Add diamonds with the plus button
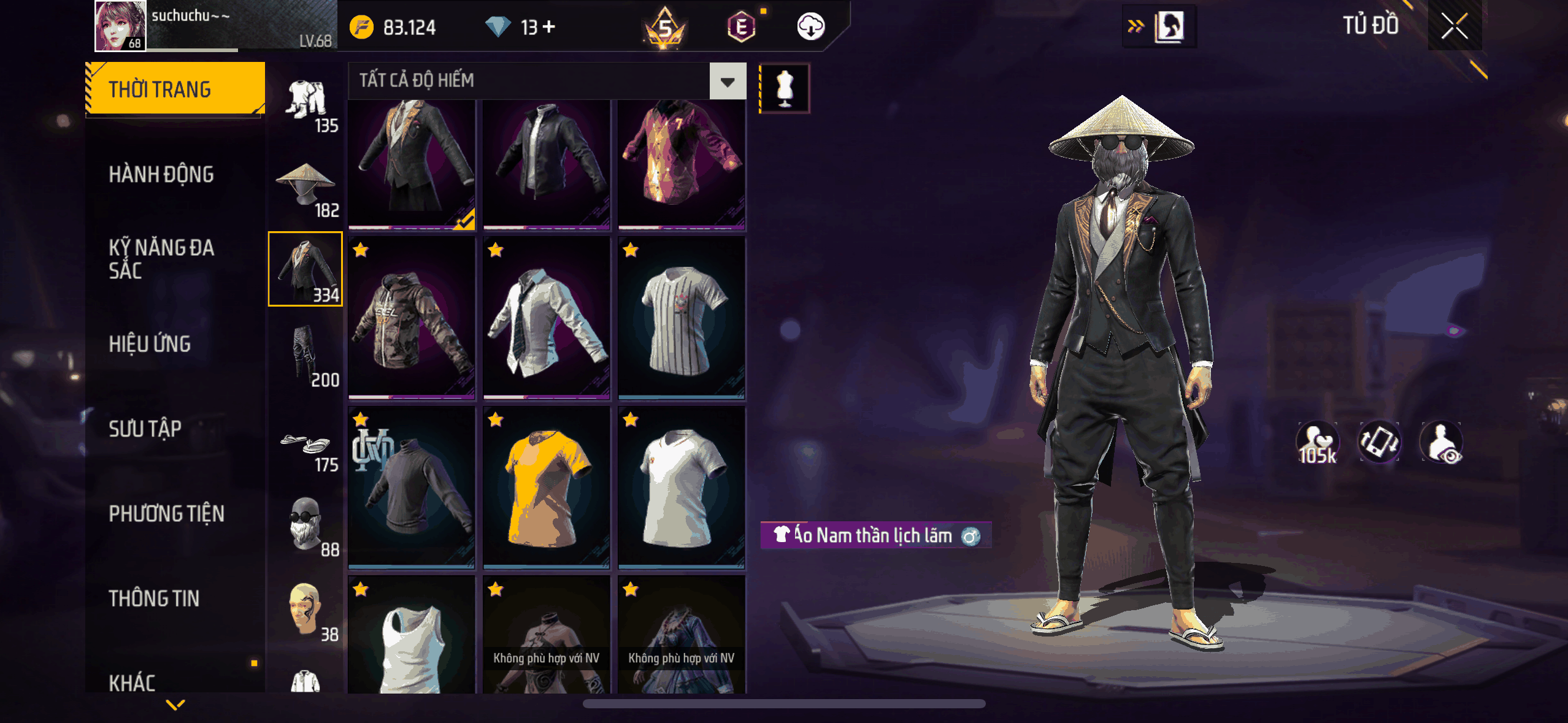1568x723 pixels. coord(549,27)
